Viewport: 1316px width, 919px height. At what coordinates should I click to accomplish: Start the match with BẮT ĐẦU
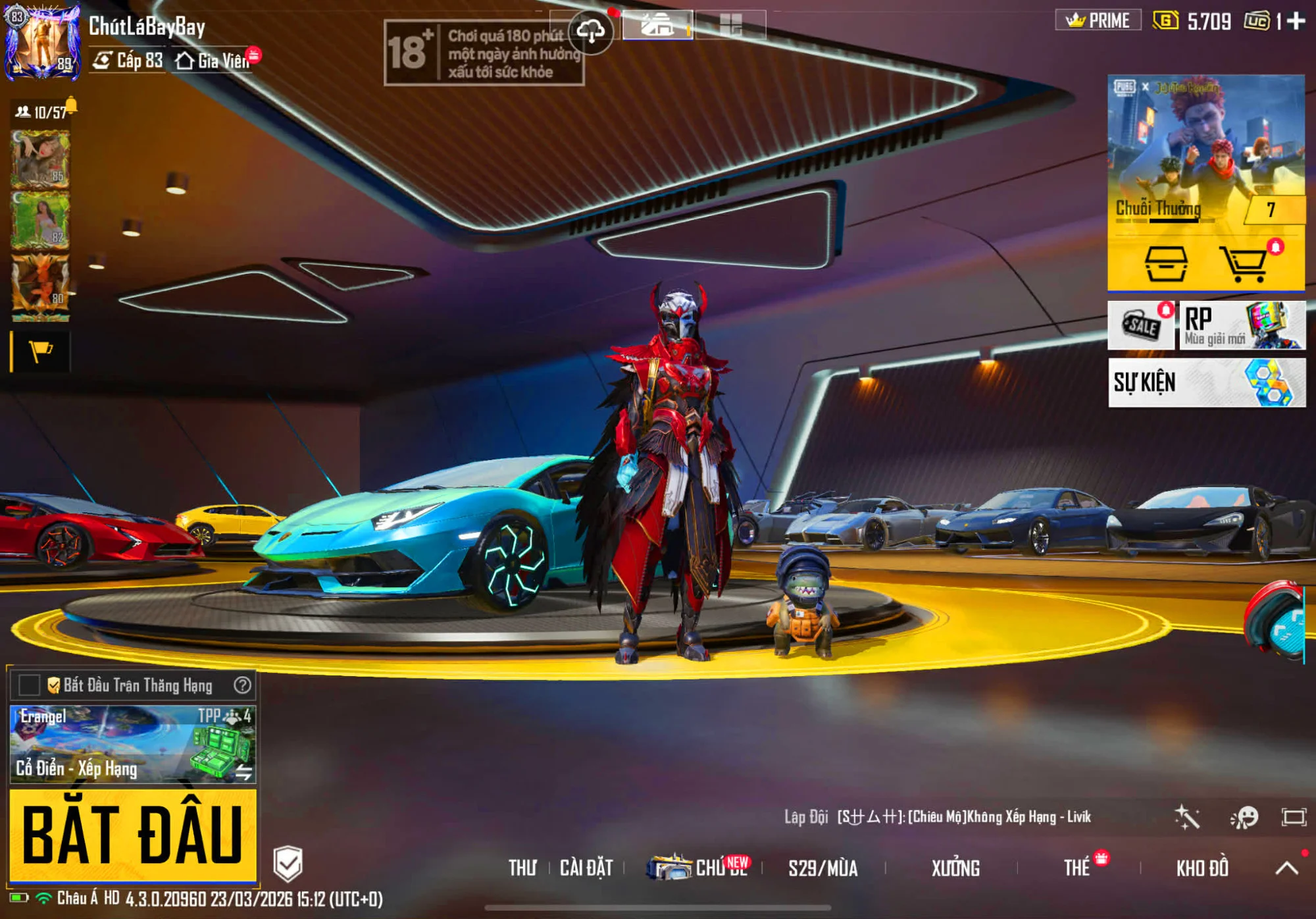pyautogui.click(x=132, y=834)
